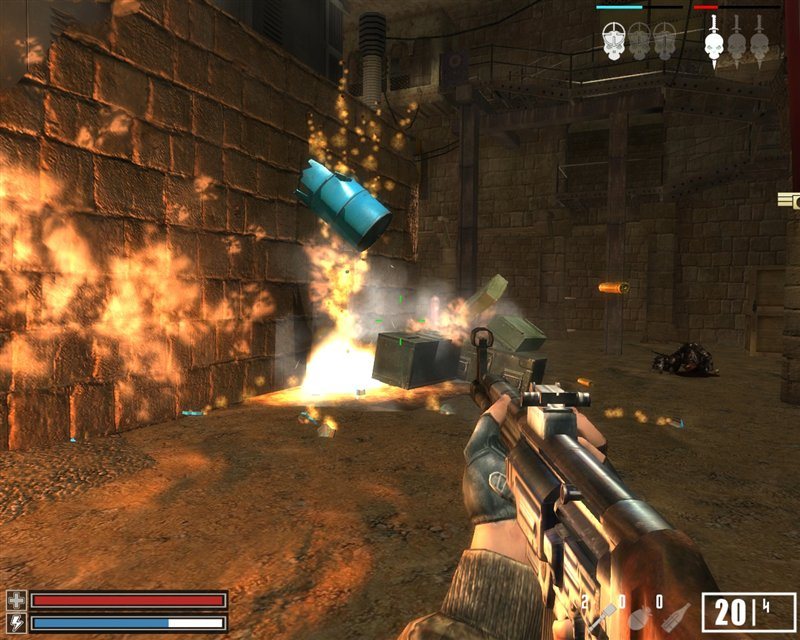Click the bright crosshair skull icon
Viewport: 800px width, 640px height.
click(x=615, y=40)
